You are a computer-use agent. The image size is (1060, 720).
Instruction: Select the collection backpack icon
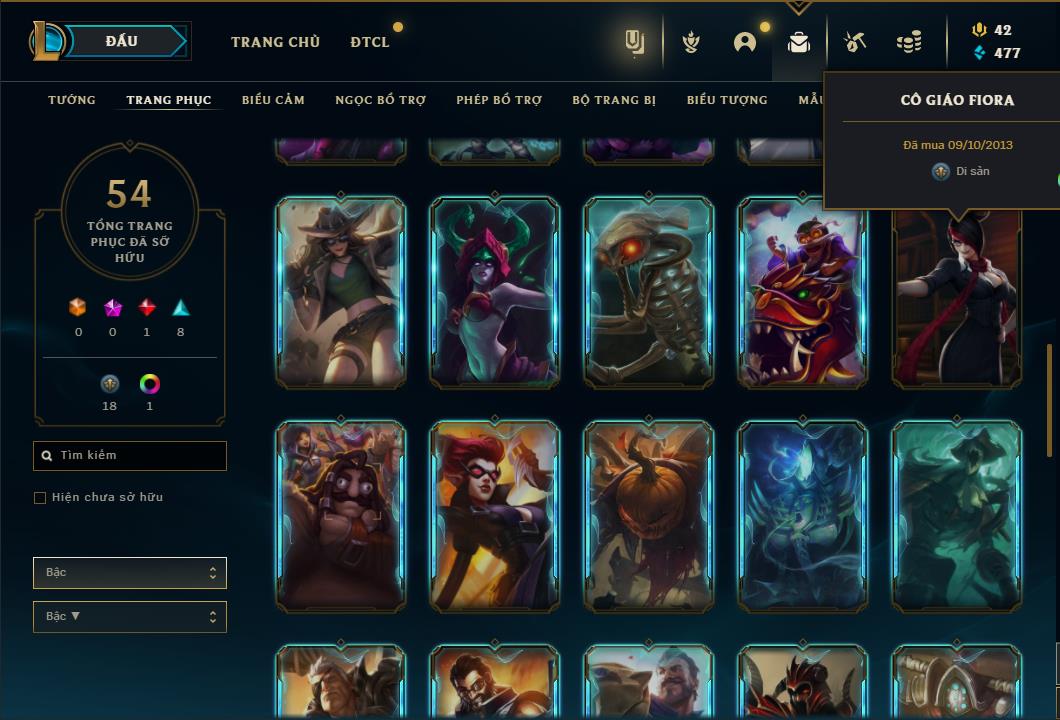tap(798, 42)
